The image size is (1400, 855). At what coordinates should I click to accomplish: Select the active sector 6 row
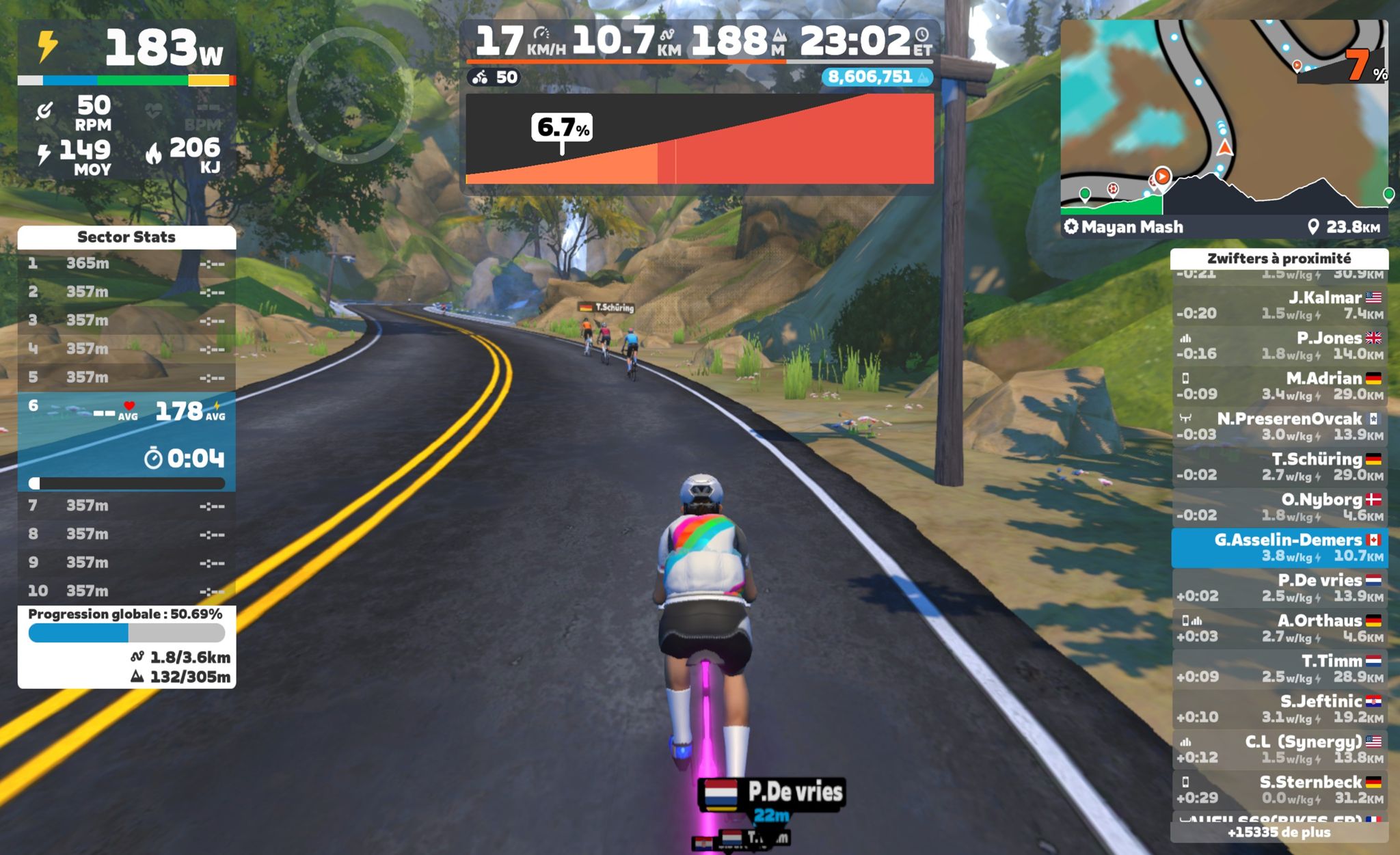click(x=126, y=441)
